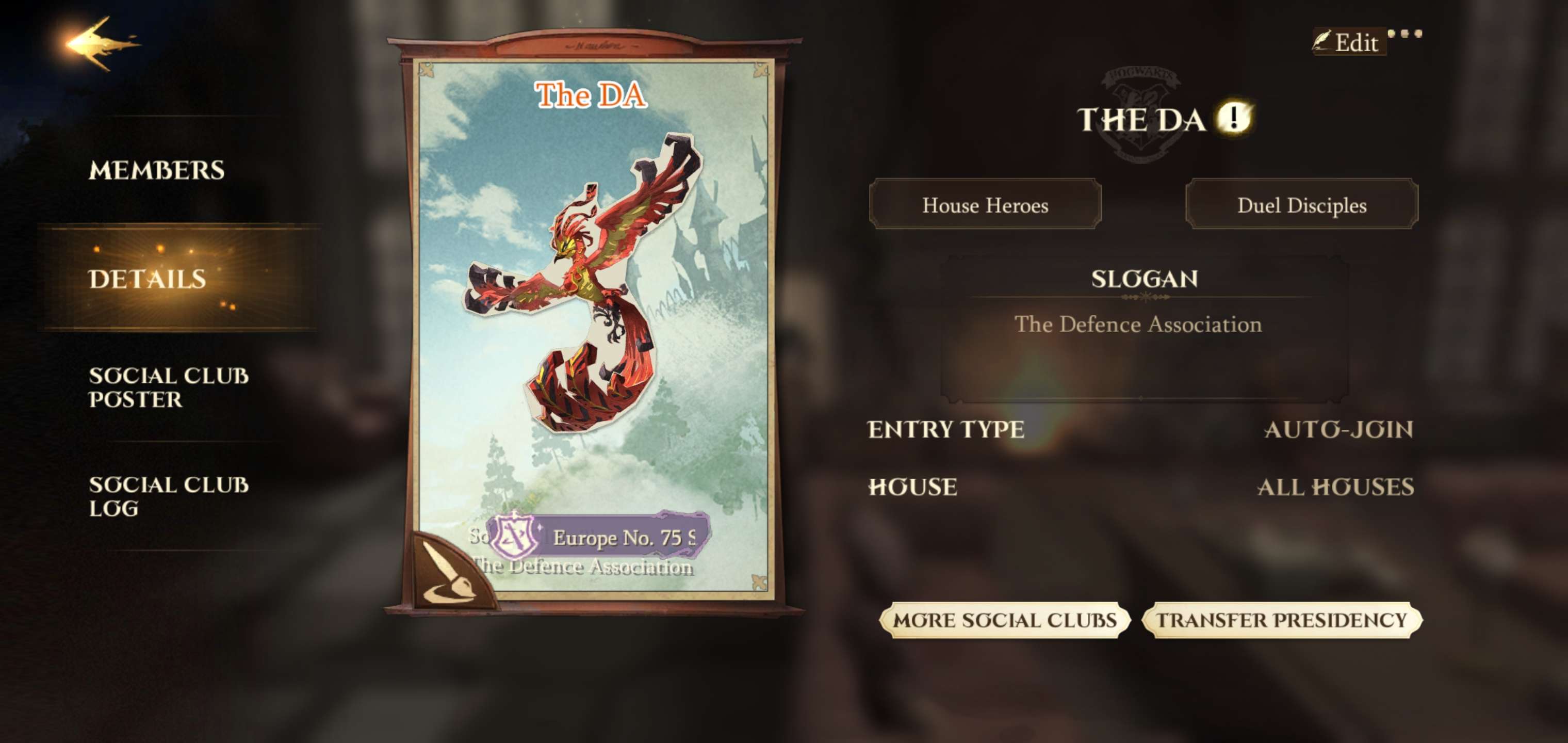This screenshot has width=1568, height=743.
Task: Change the Auto-Join entry type
Action: coord(1338,430)
